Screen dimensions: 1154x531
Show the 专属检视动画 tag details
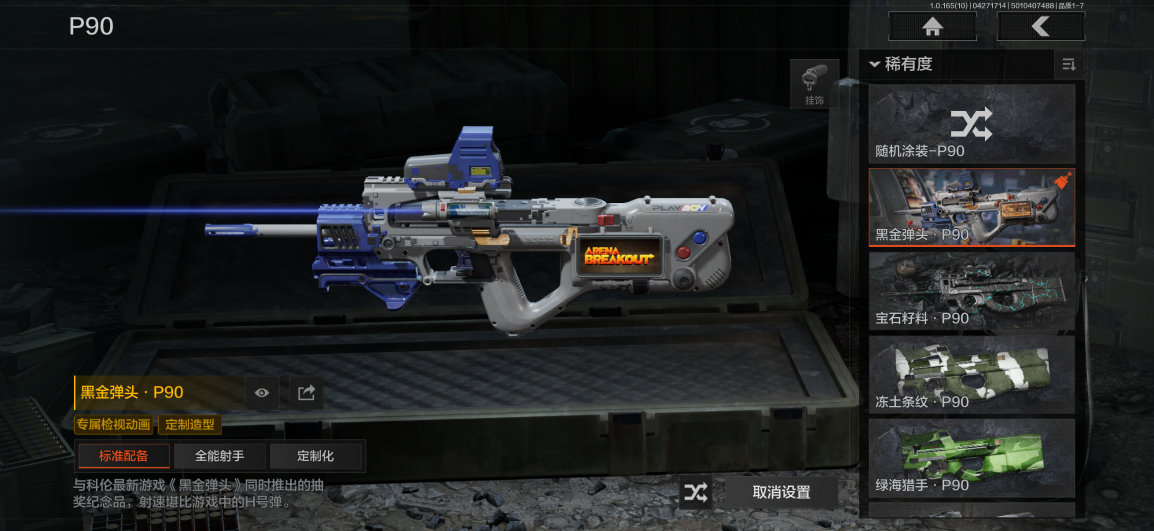(114, 425)
